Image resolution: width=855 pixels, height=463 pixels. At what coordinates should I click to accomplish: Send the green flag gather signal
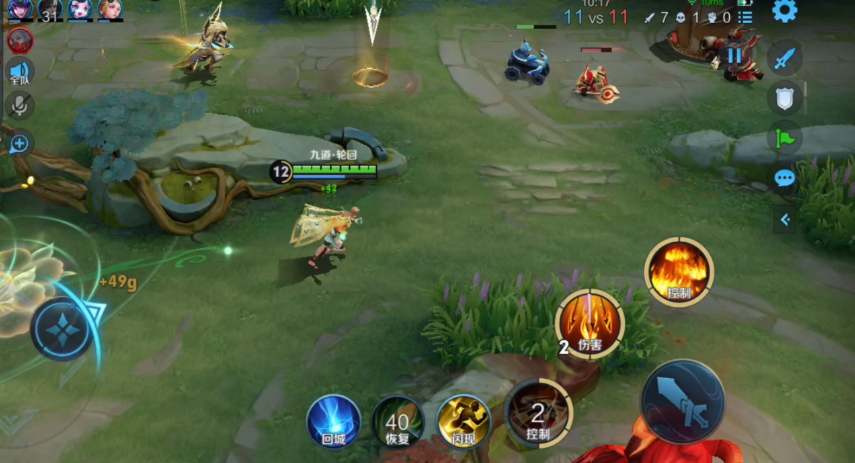(785, 138)
